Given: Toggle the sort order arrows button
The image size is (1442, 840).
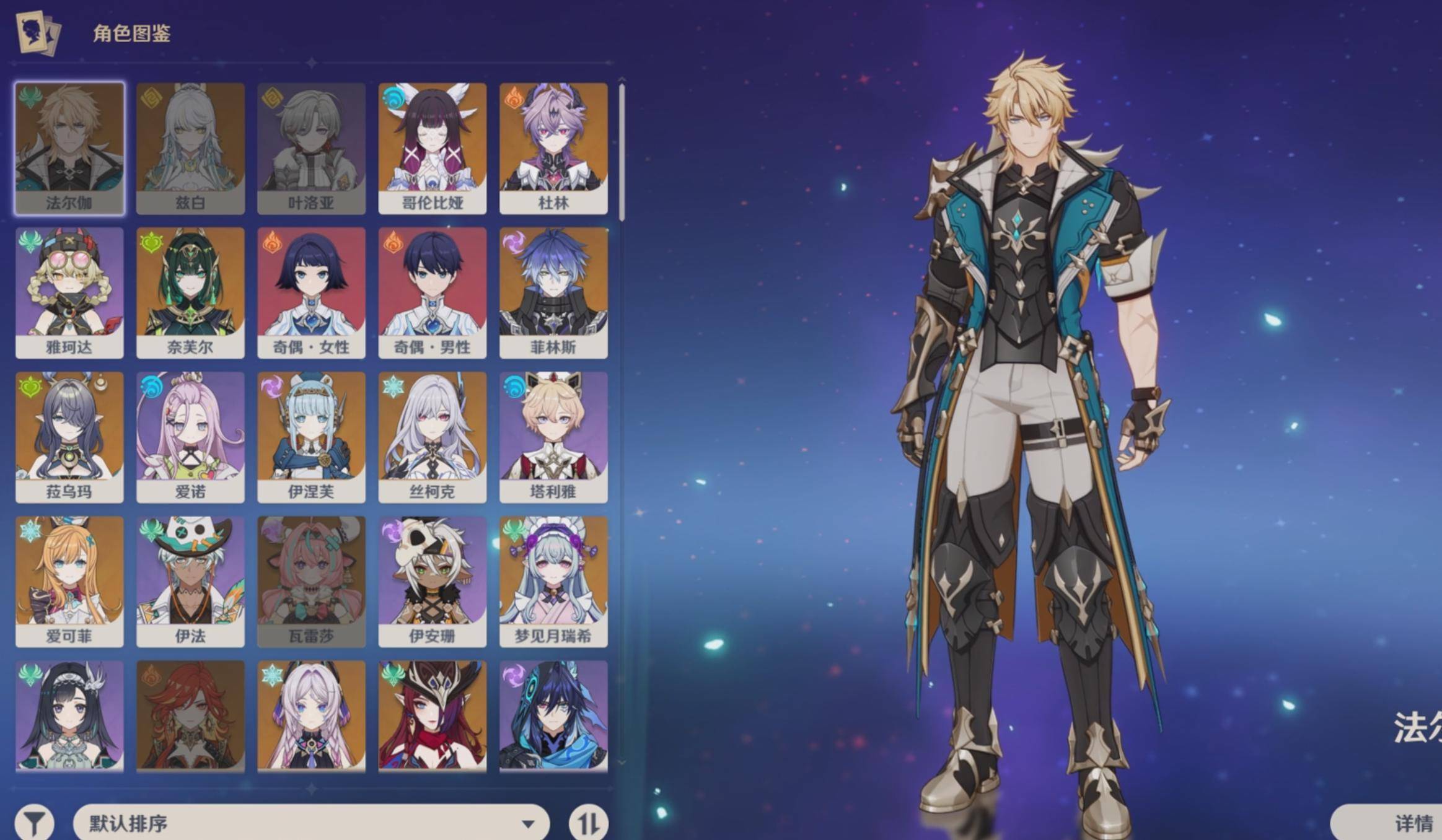Looking at the screenshot, I should point(588,823).
